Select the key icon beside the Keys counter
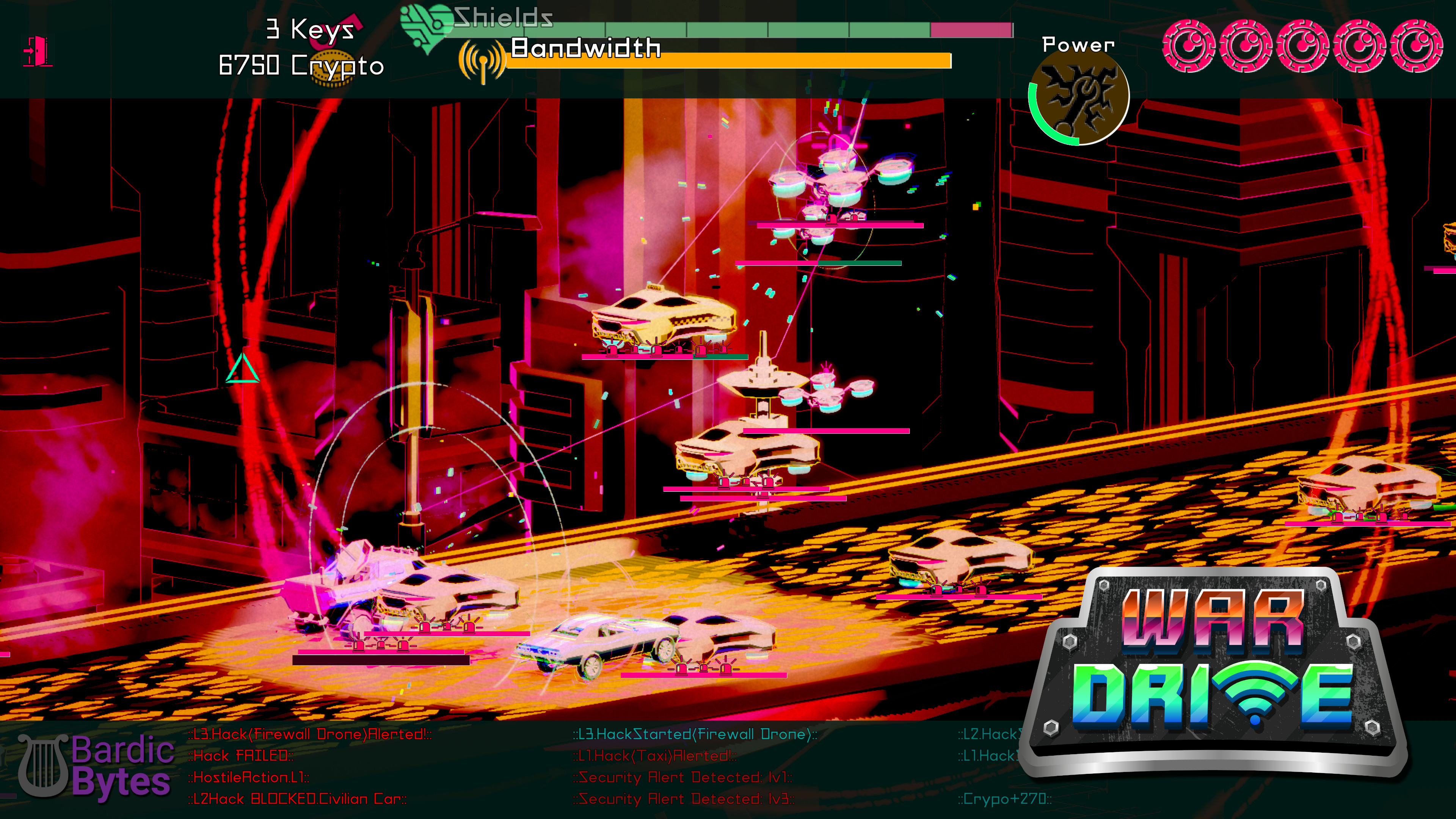Viewport: 1456px width, 819px height. pyautogui.click(x=334, y=31)
